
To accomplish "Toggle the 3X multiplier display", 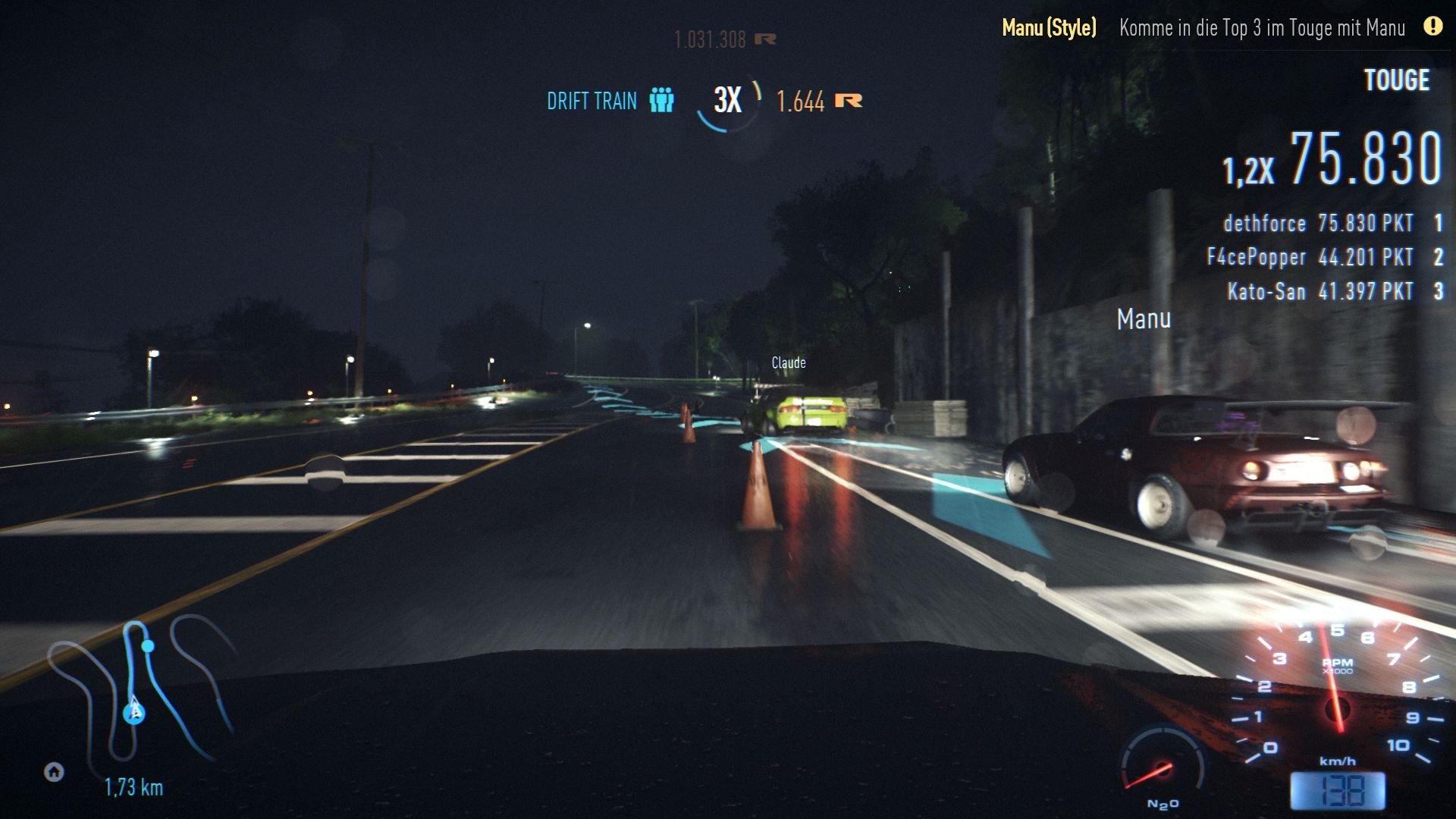I will click(x=726, y=99).
